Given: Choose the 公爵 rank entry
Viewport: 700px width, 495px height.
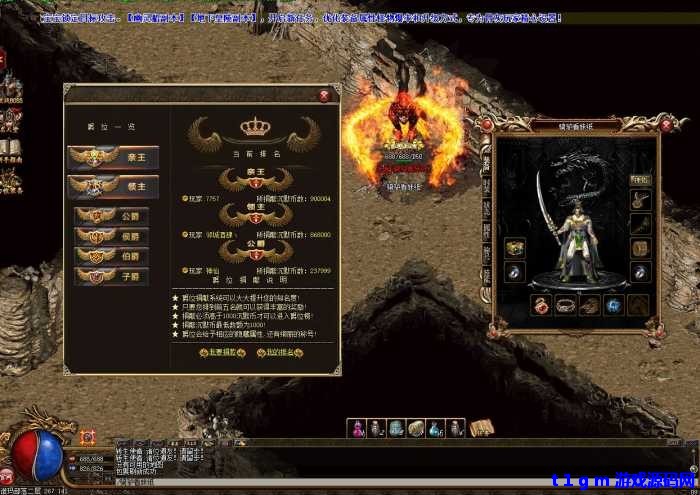Looking at the screenshot, I should [112, 216].
